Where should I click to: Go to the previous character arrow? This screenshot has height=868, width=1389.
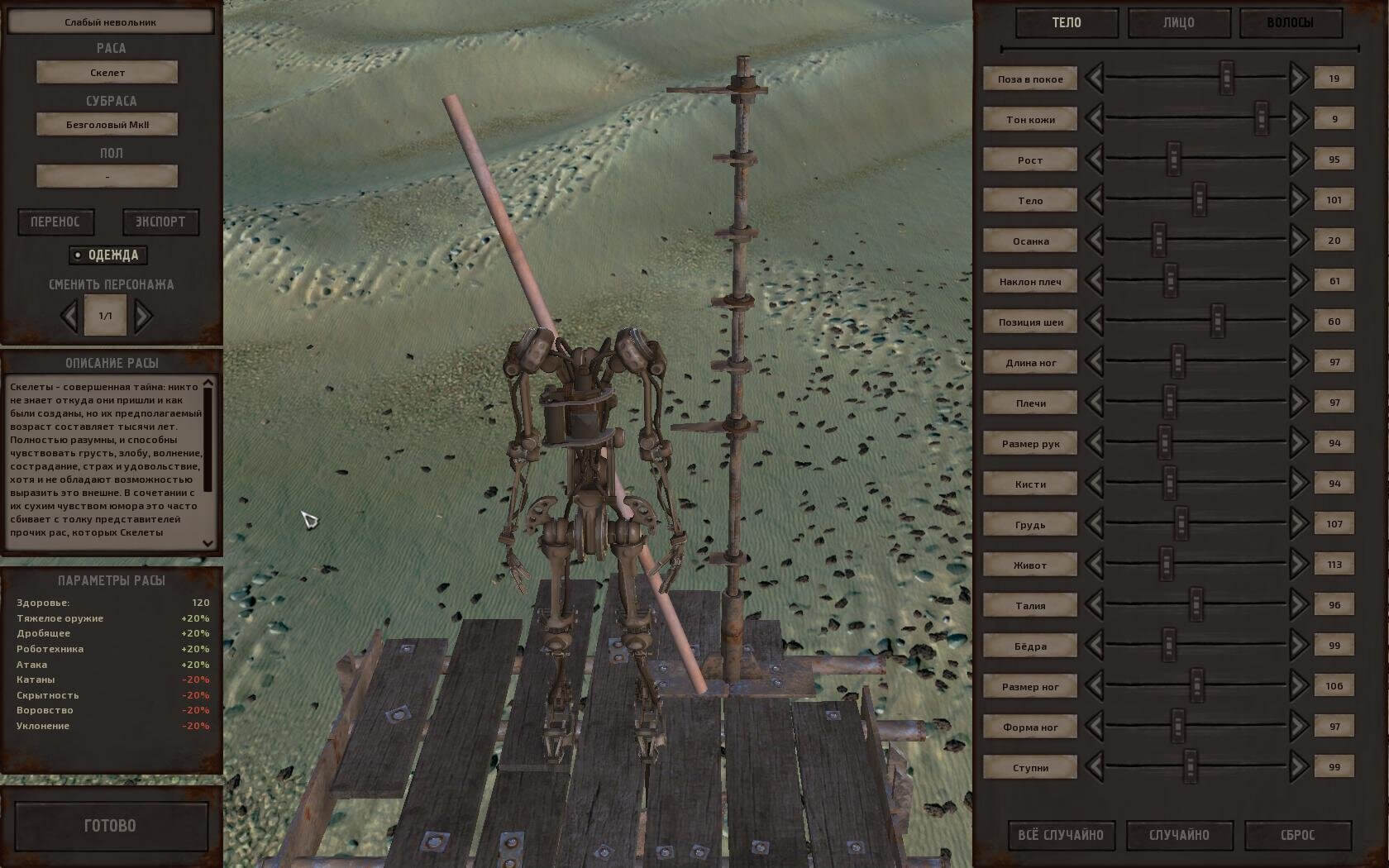tap(69, 315)
